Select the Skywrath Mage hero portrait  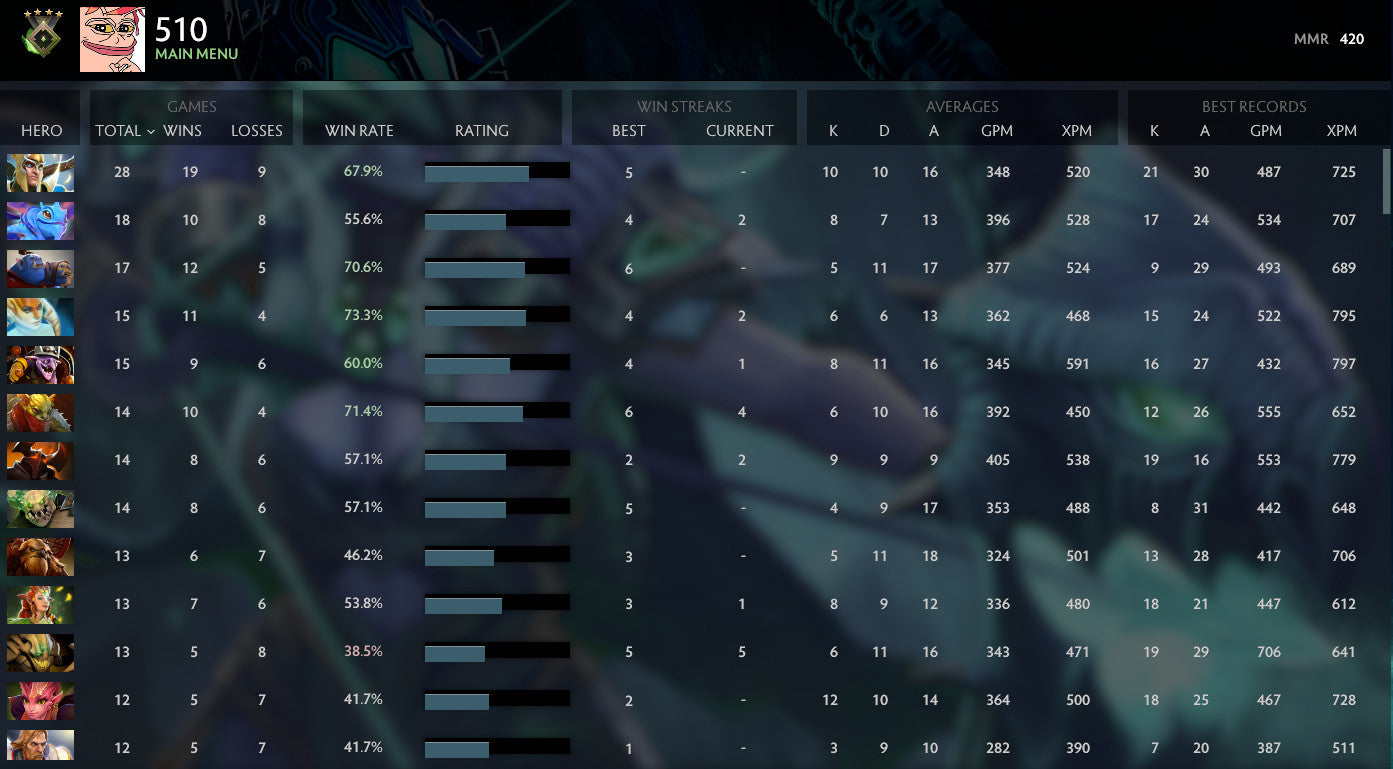40,172
